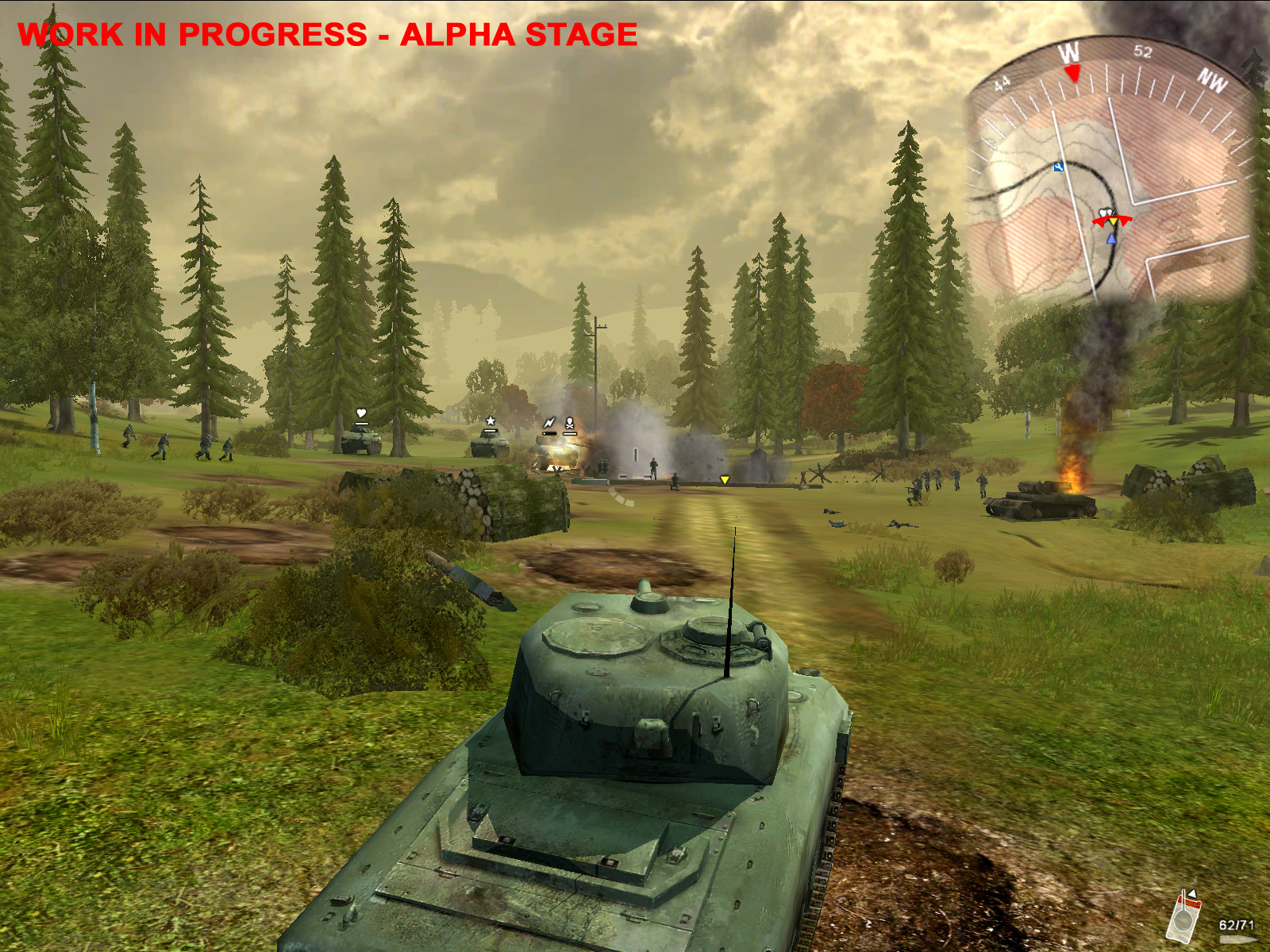Click the heart health icon above the left tank

click(x=361, y=413)
